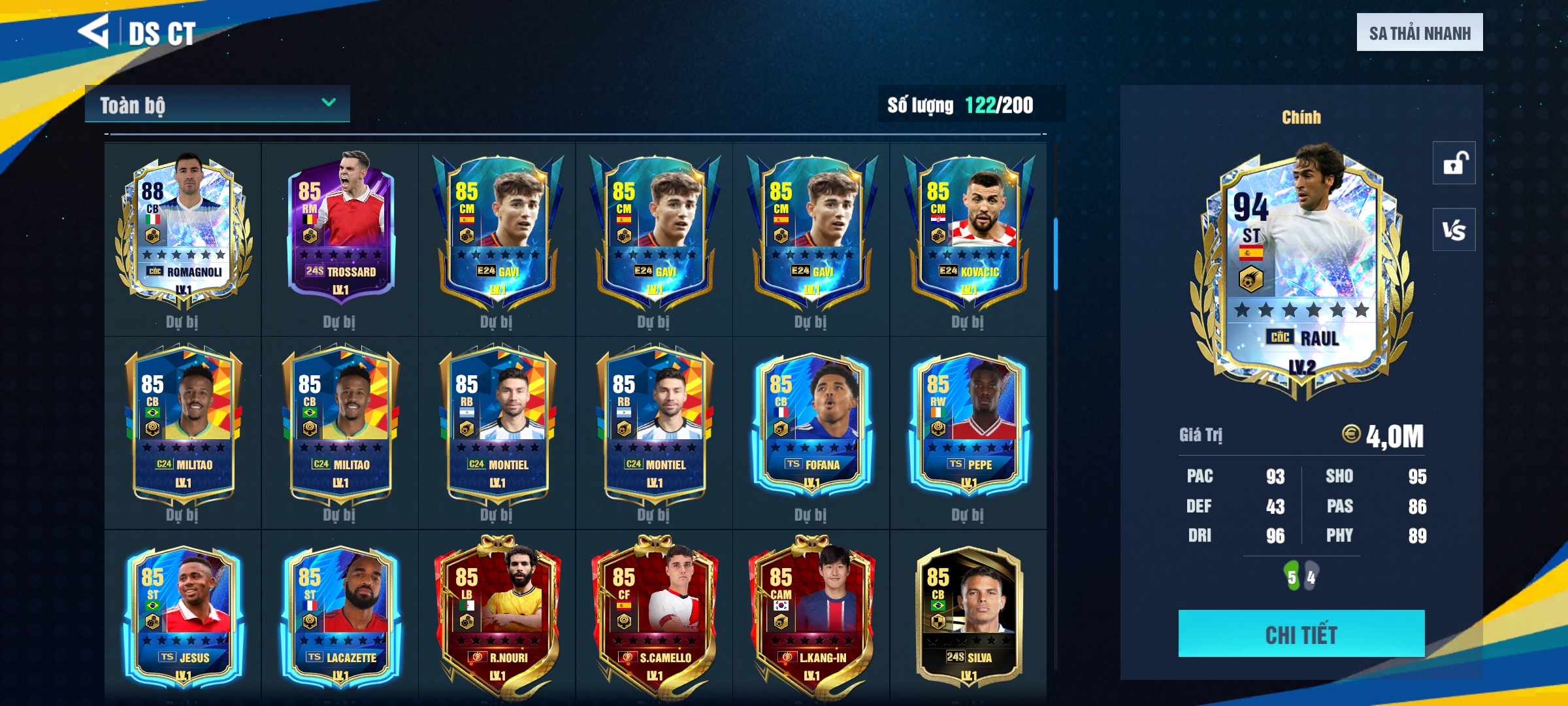Tap the SA THẢI NHANH button
Viewport: 1568px width, 706px height.
coord(1419,33)
